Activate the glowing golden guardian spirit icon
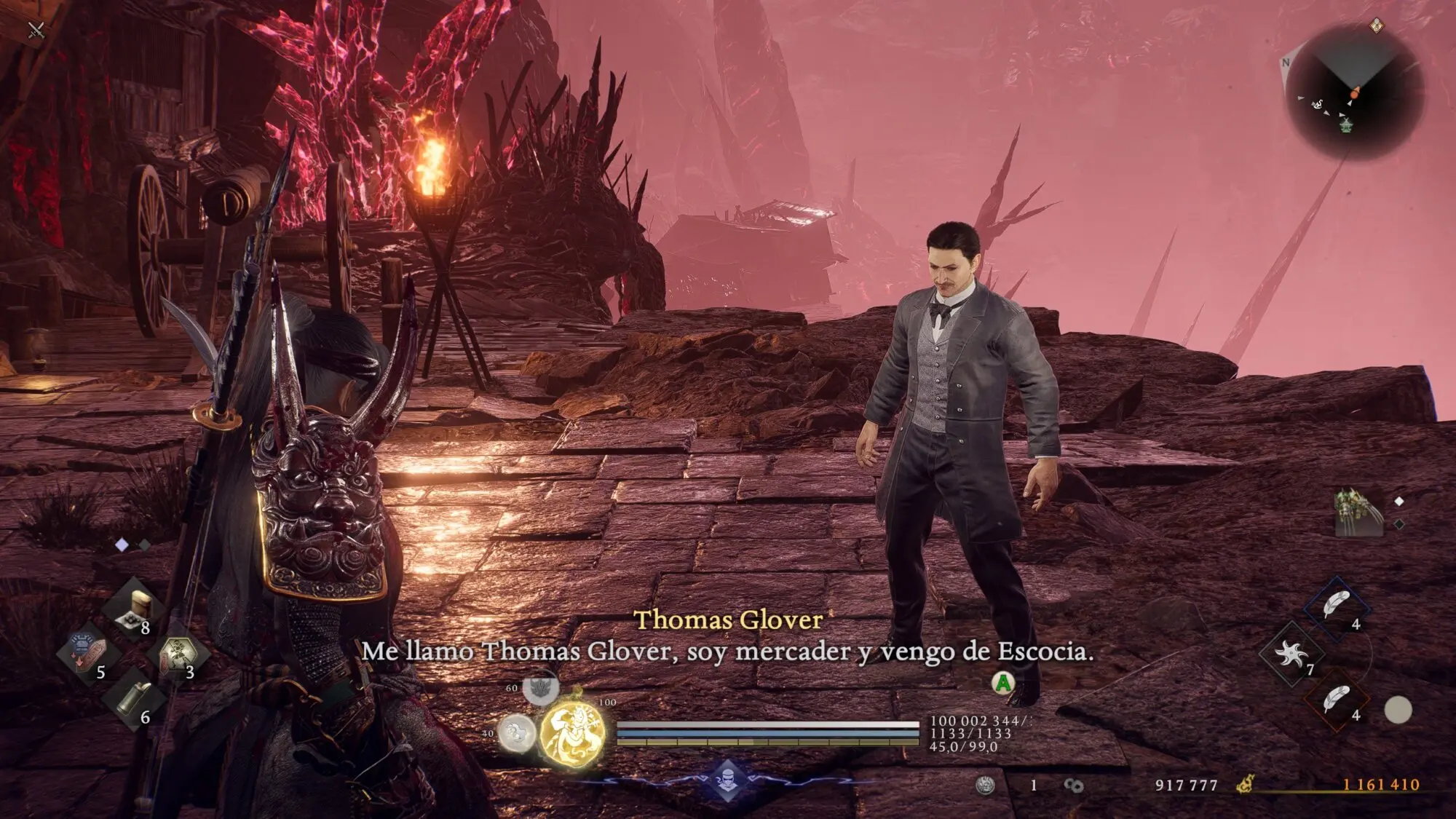The image size is (1456, 819). pos(573,734)
